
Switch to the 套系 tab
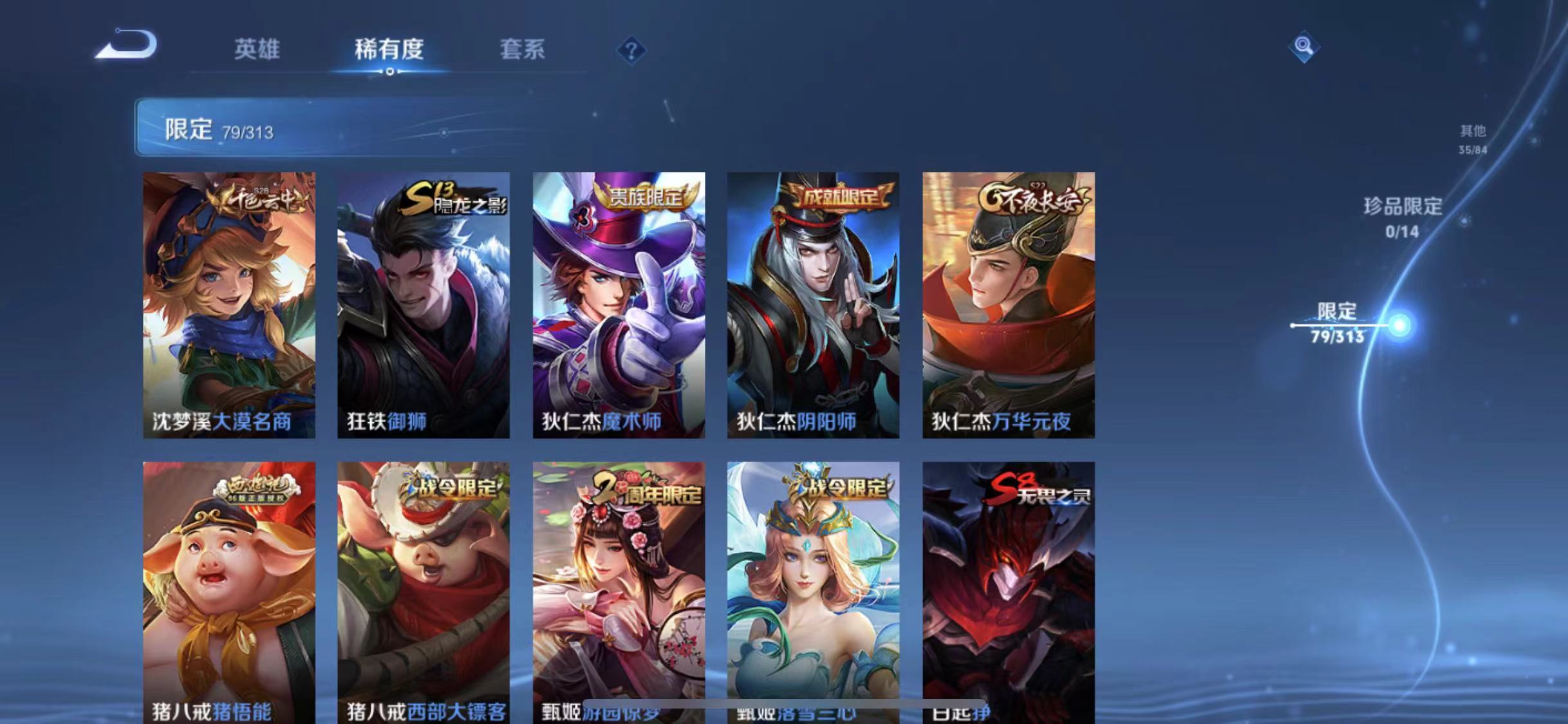tap(521, 50)
